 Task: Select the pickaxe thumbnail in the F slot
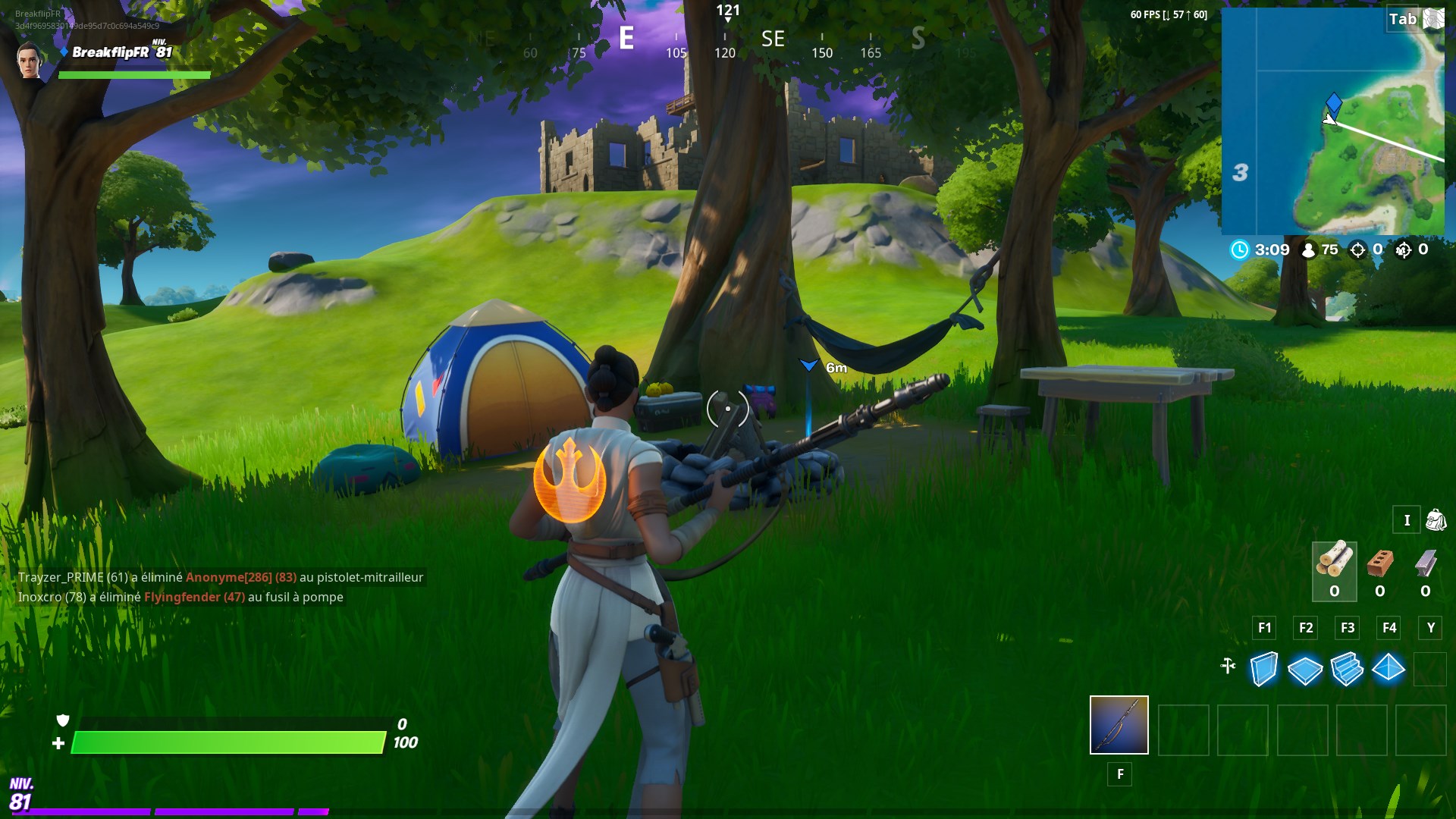[x=1119, y=726]
